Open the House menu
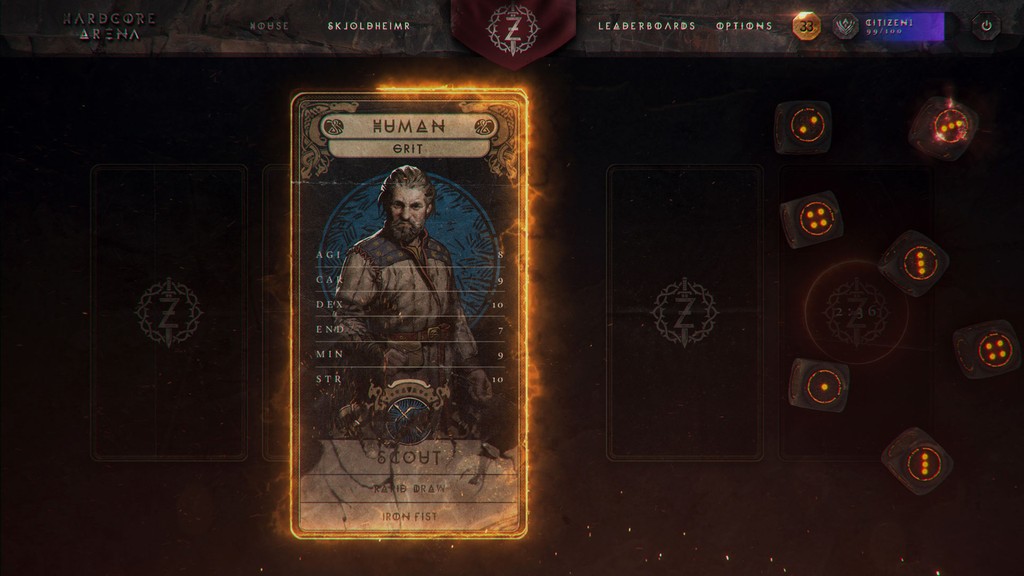This screenshot has width=1024, height=576. coord(269,26)
